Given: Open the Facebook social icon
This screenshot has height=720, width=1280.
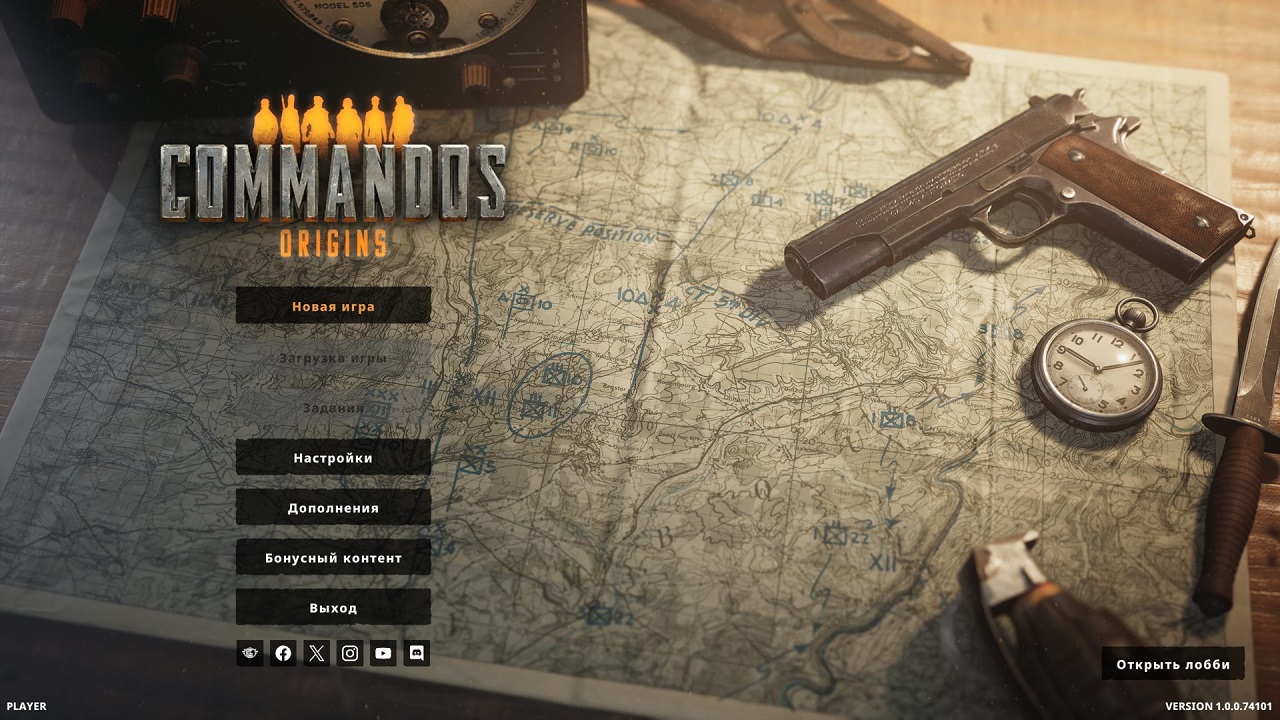Looking at the screenshot, I should coord(283,653).
